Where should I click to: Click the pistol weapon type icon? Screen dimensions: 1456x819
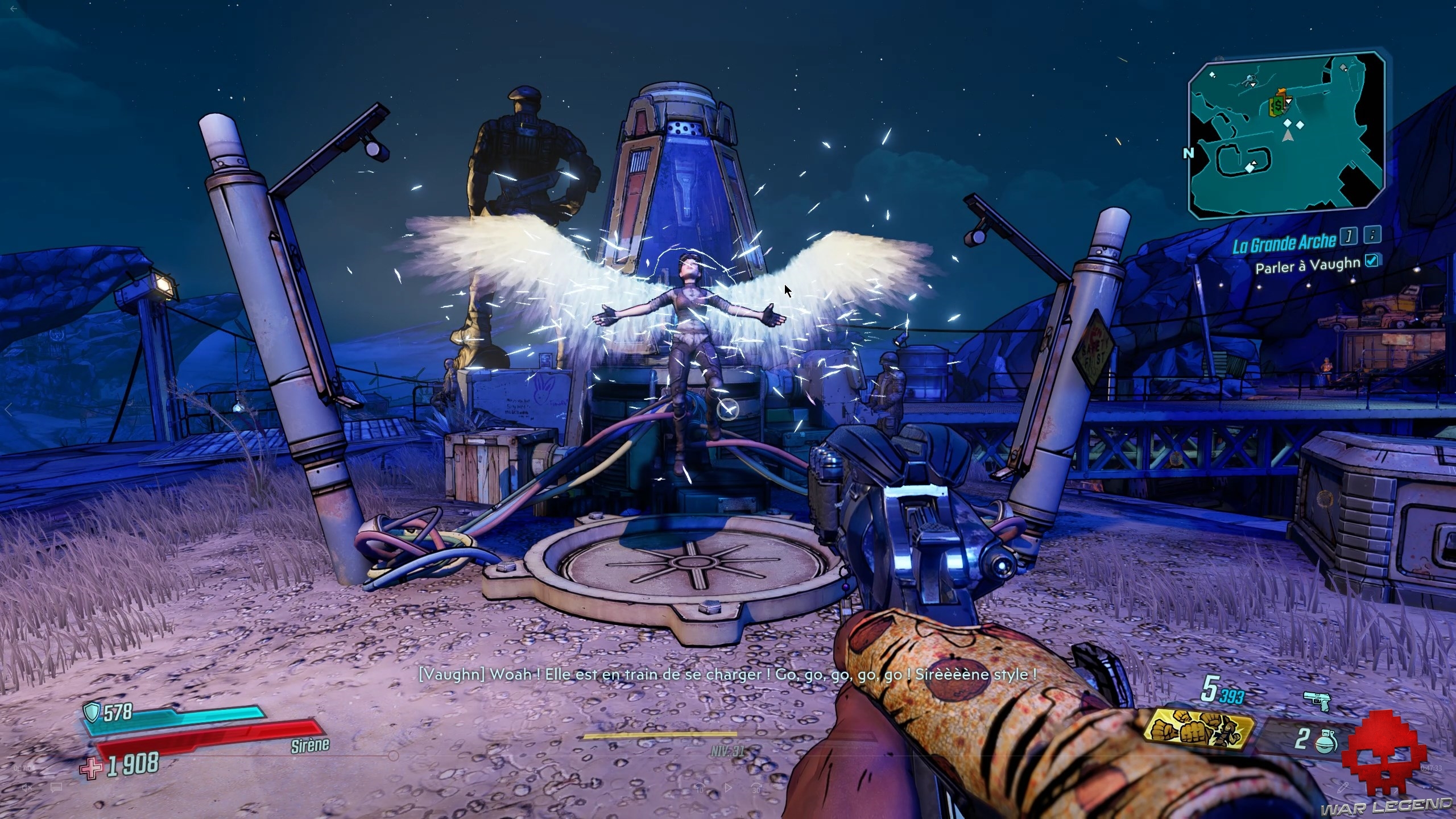pos(1316,701)
